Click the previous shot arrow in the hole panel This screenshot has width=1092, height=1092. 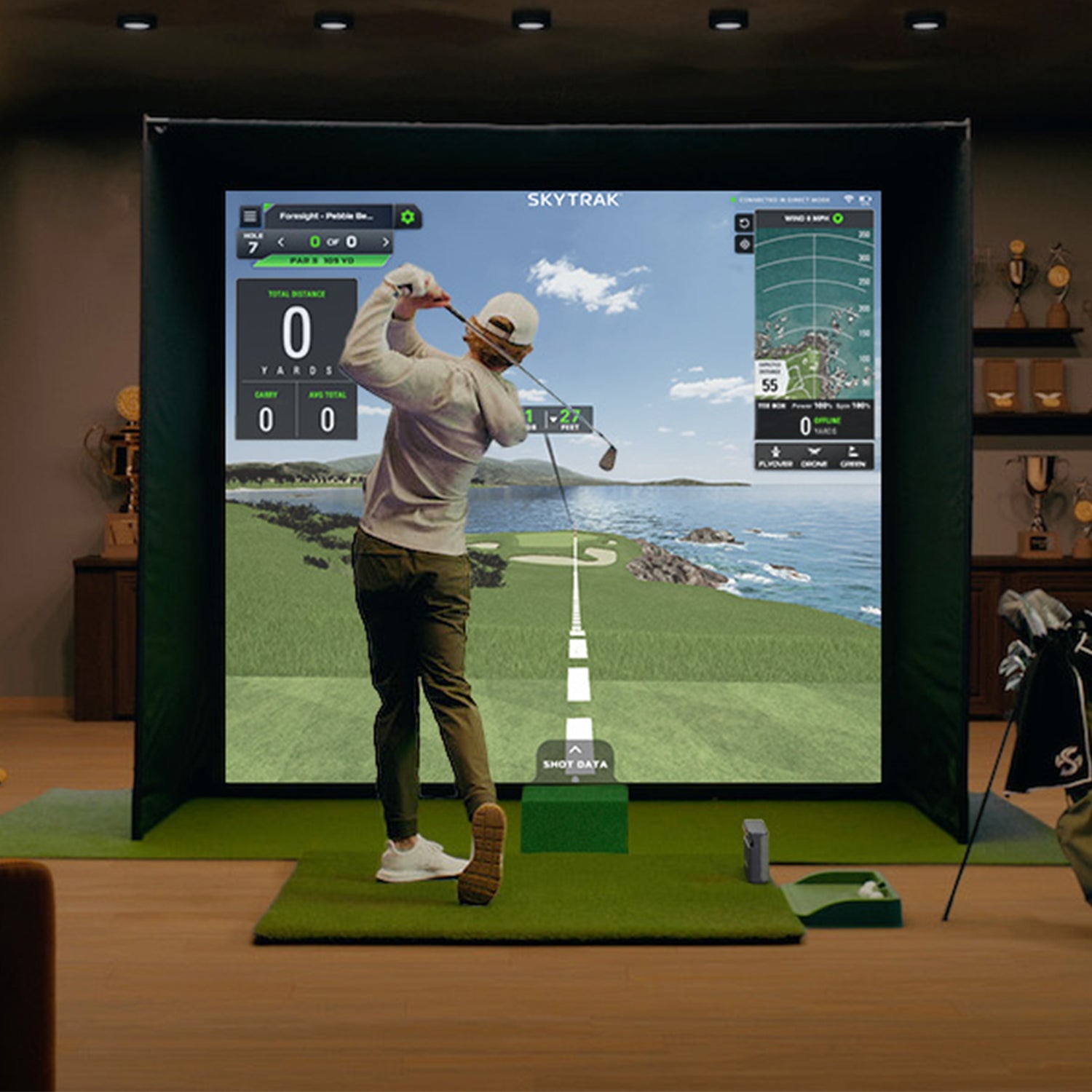pyautogui.click(x=281, y=242)
